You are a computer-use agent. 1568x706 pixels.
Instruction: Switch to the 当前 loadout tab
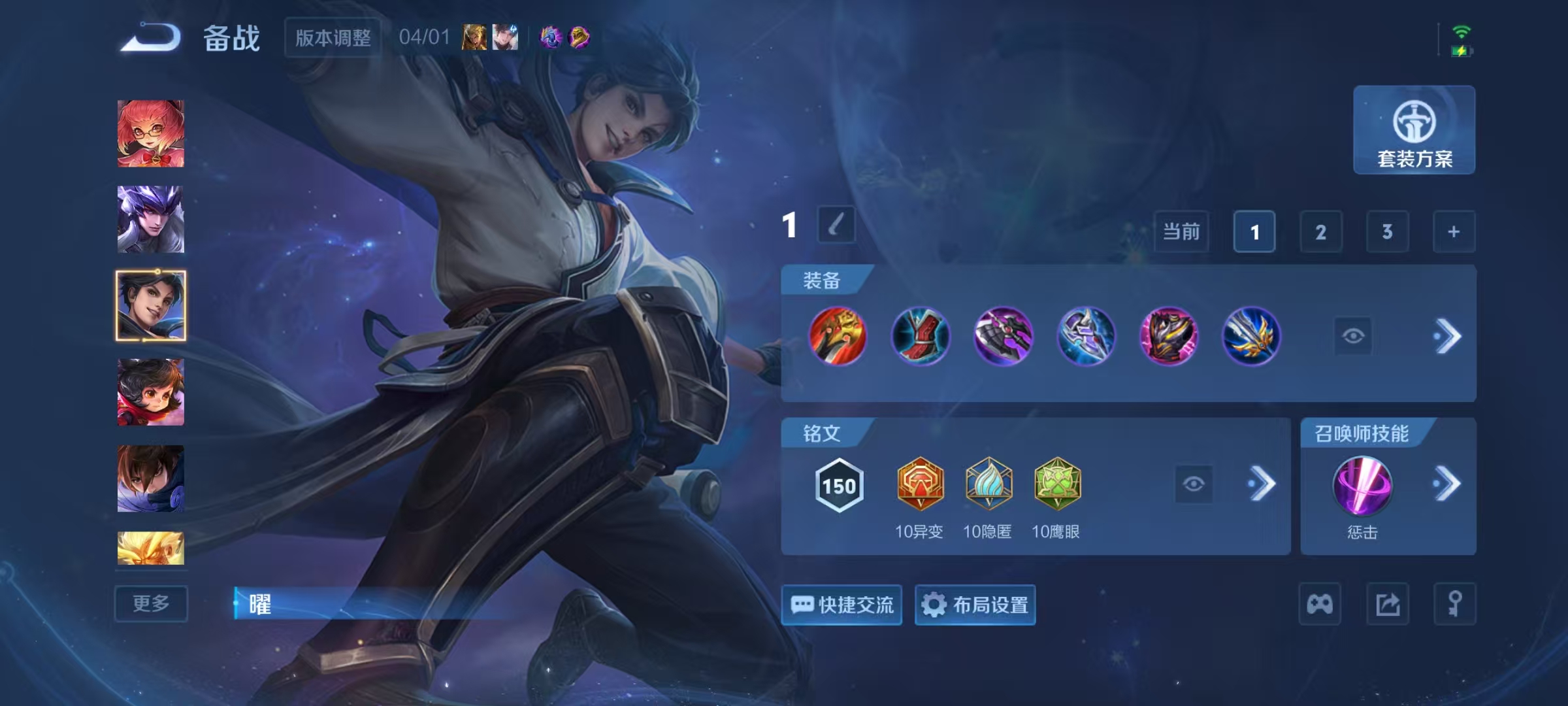coord(1181,231)
